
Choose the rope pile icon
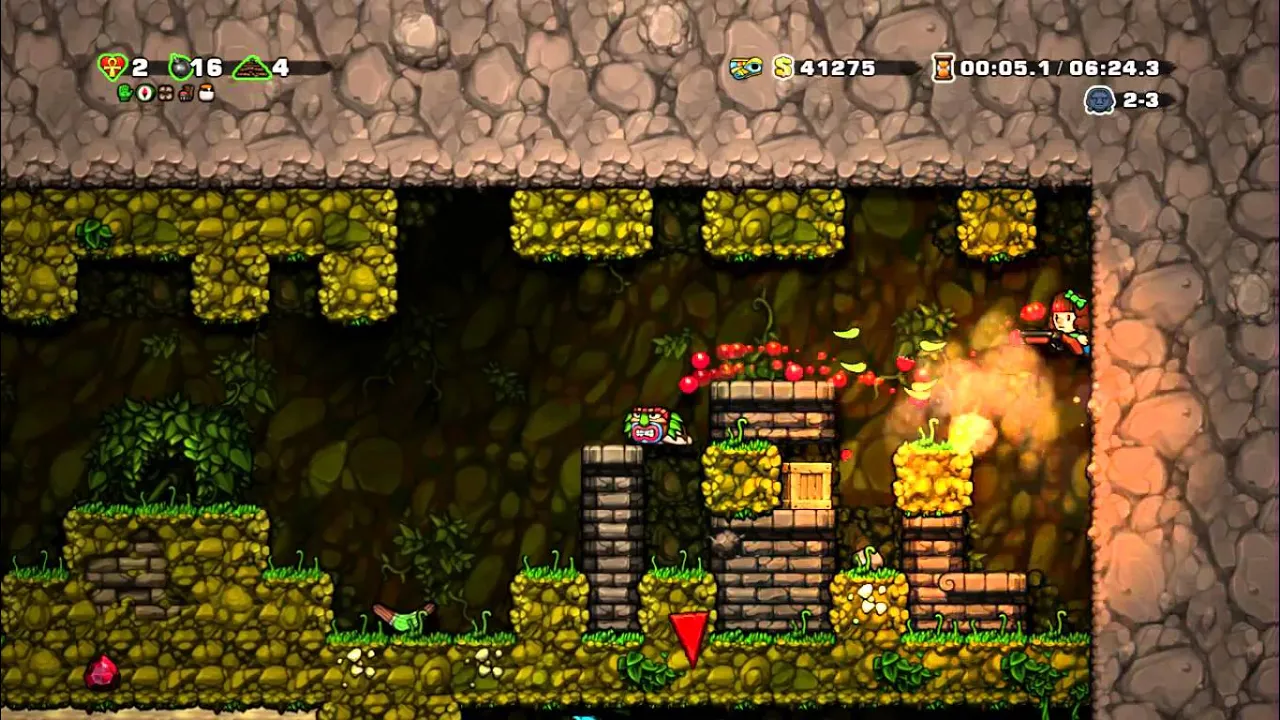251,69
